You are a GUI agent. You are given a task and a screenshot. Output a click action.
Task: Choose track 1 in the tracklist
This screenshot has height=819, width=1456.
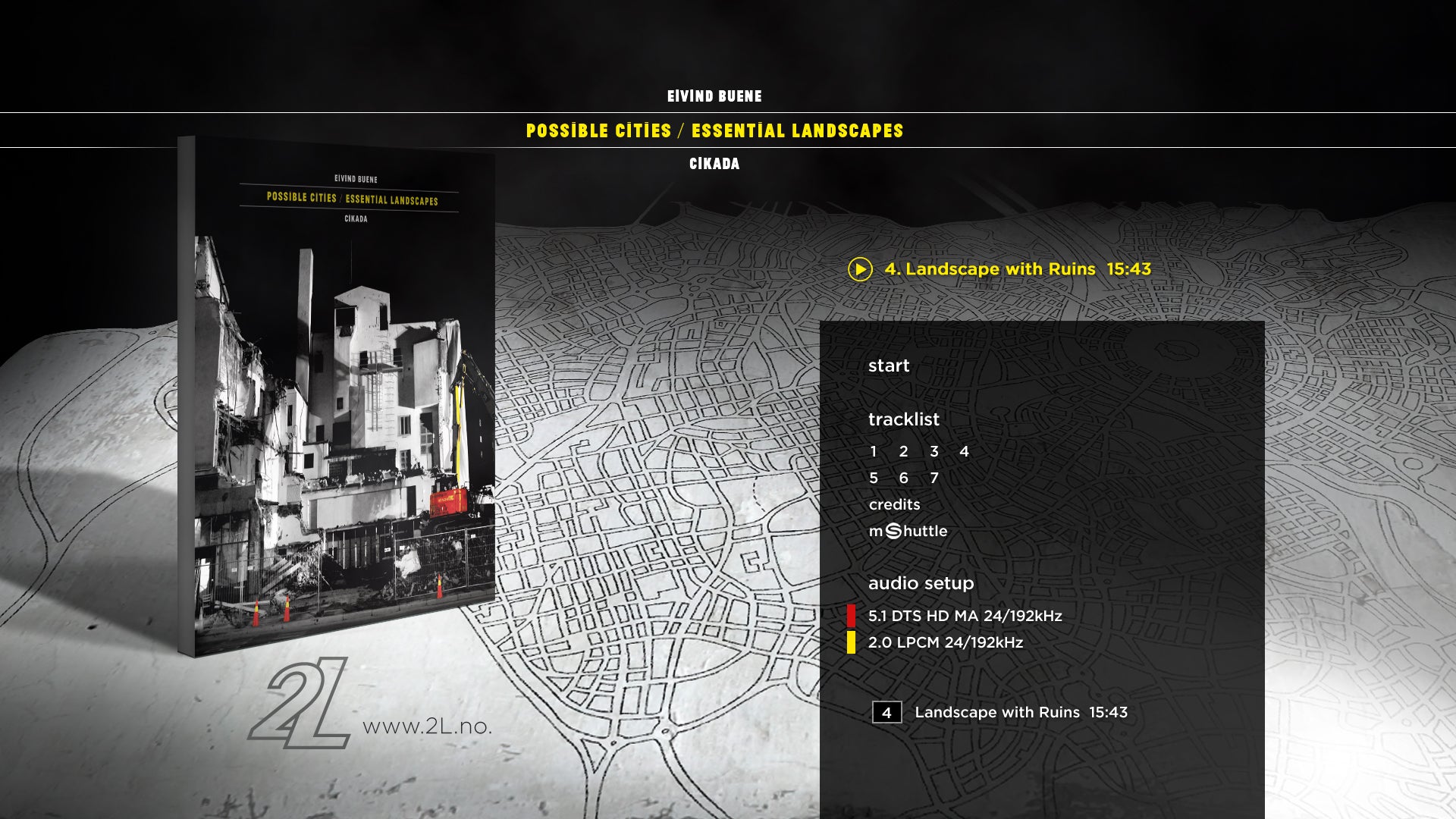pyautogui.click(x=874, y=452)
